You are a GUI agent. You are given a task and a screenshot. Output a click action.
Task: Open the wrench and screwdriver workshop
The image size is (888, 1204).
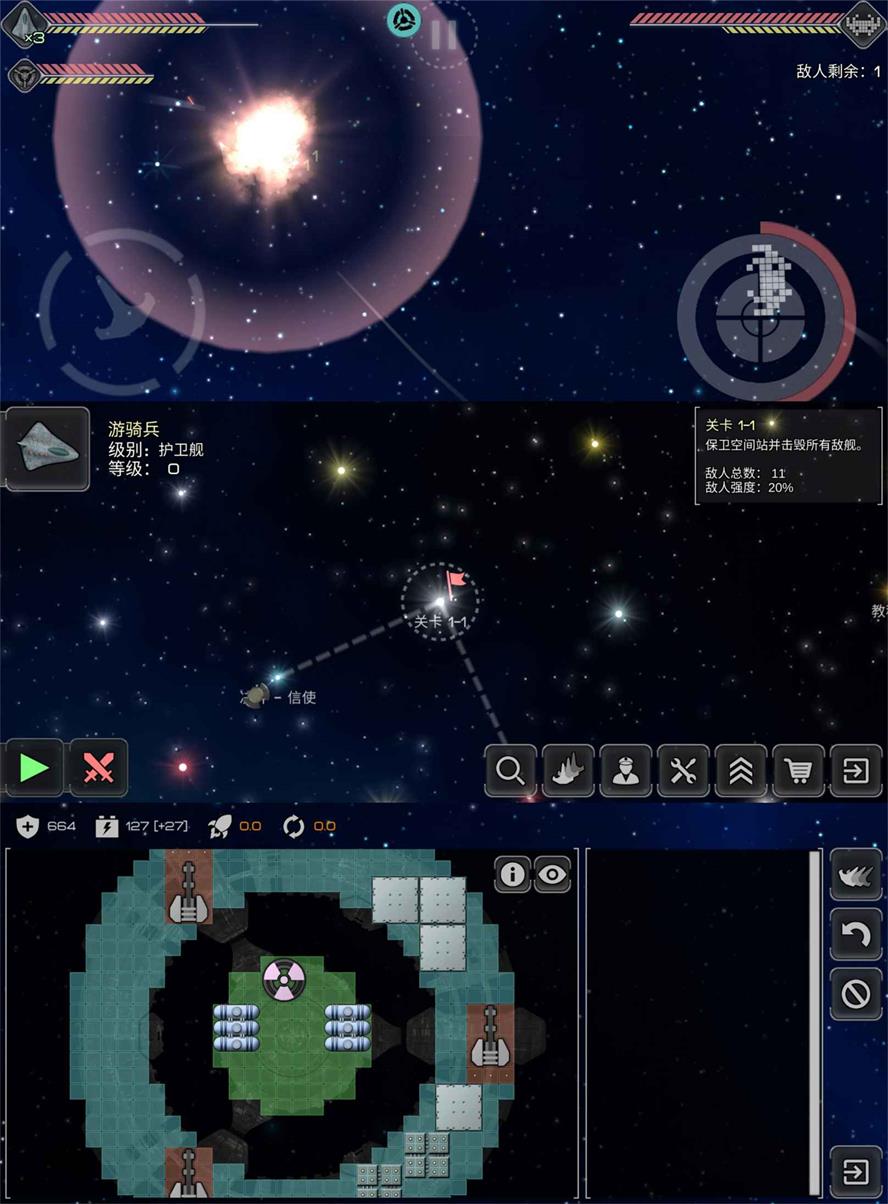684,771
